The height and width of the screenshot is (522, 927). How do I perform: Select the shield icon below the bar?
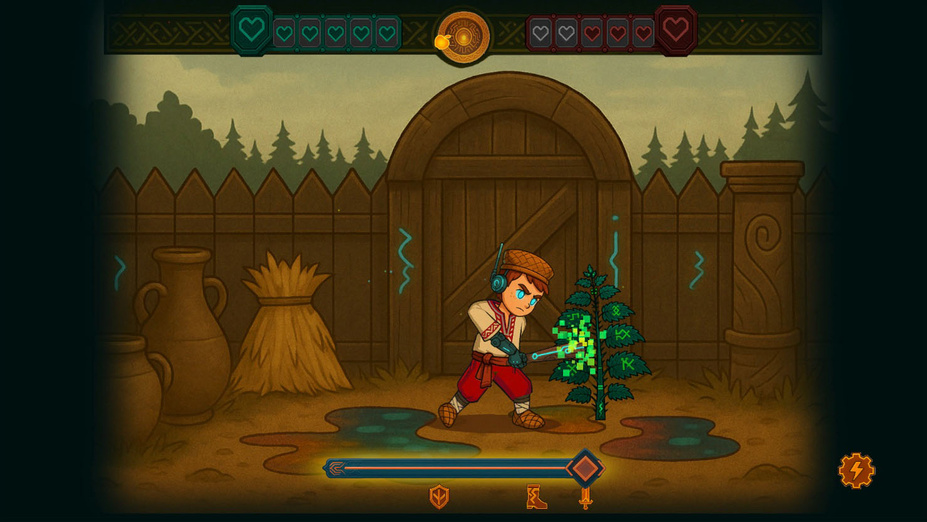click(438, 496)
